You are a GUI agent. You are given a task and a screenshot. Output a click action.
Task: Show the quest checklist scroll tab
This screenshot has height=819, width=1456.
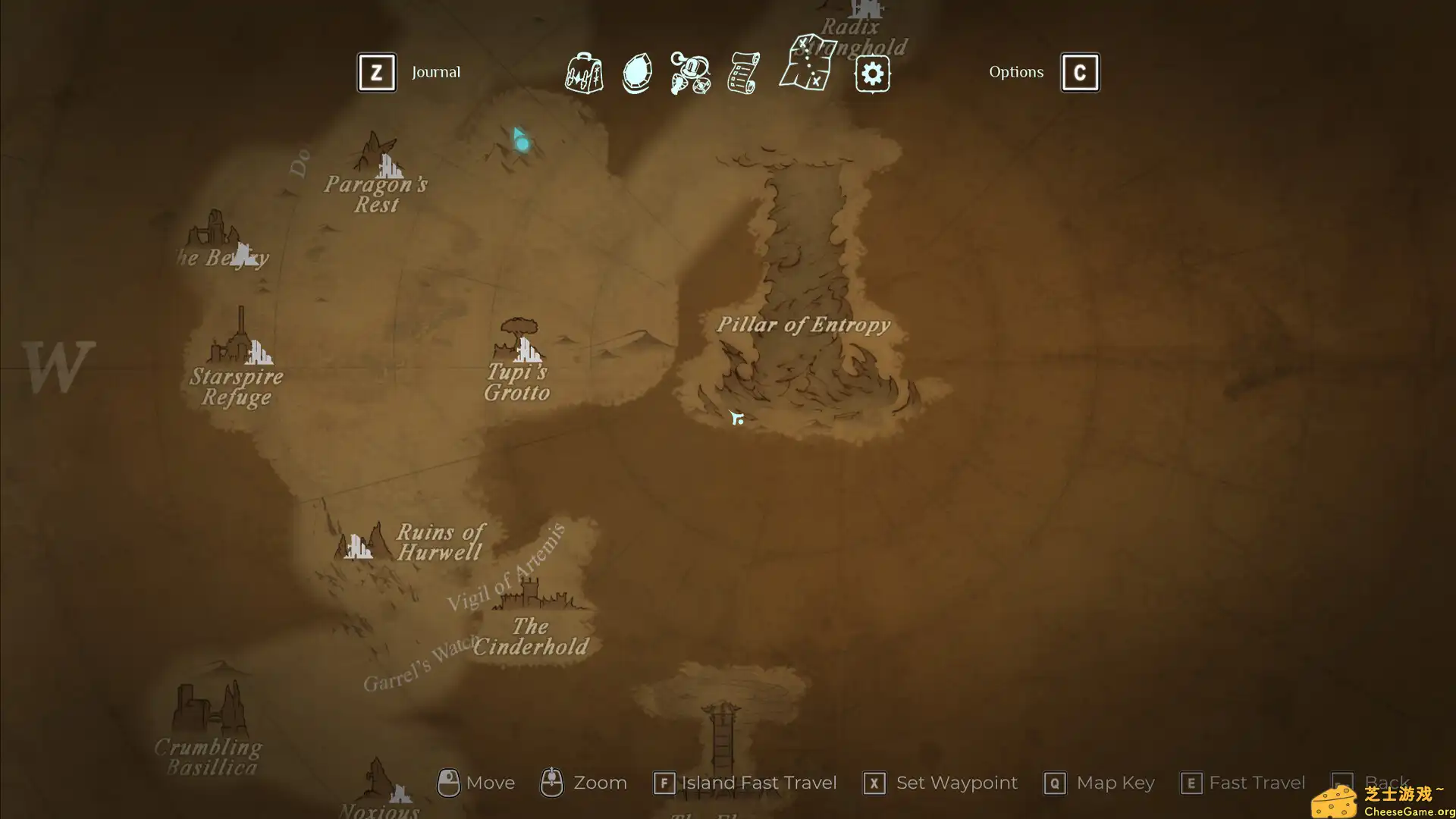click(x=743, y=74)
